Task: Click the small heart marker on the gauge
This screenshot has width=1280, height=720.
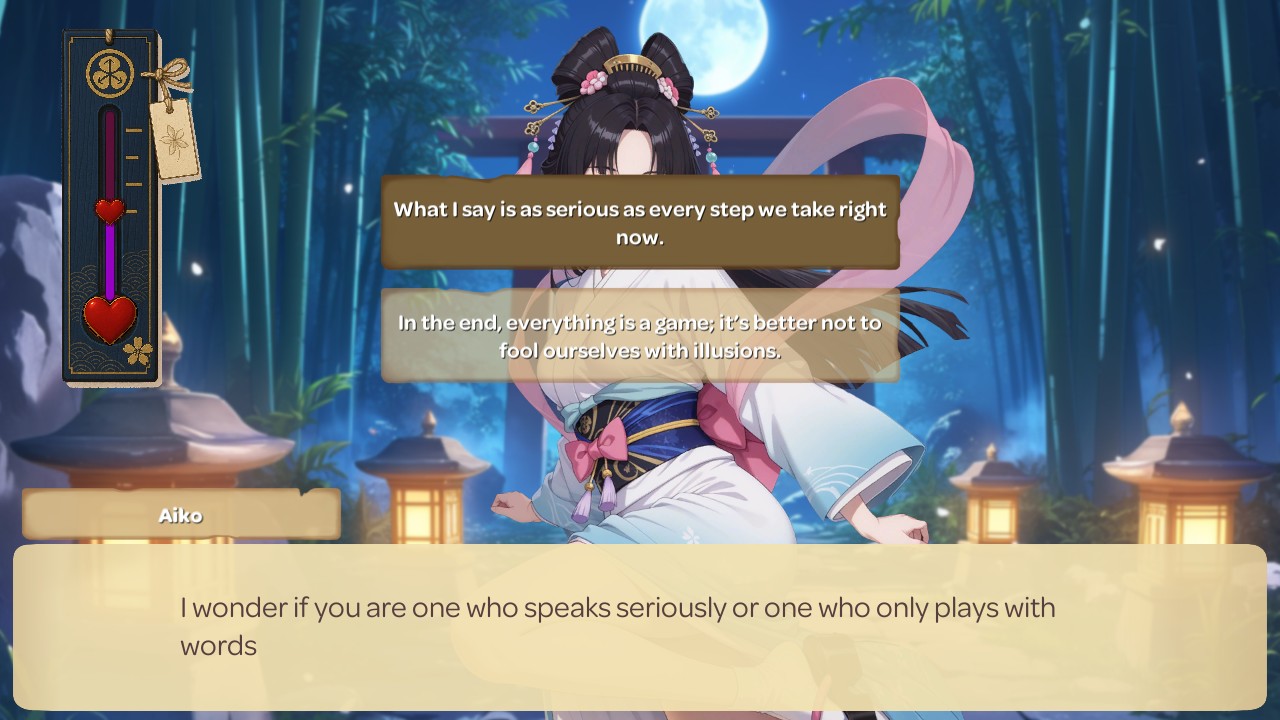Action: click(109, 211)
